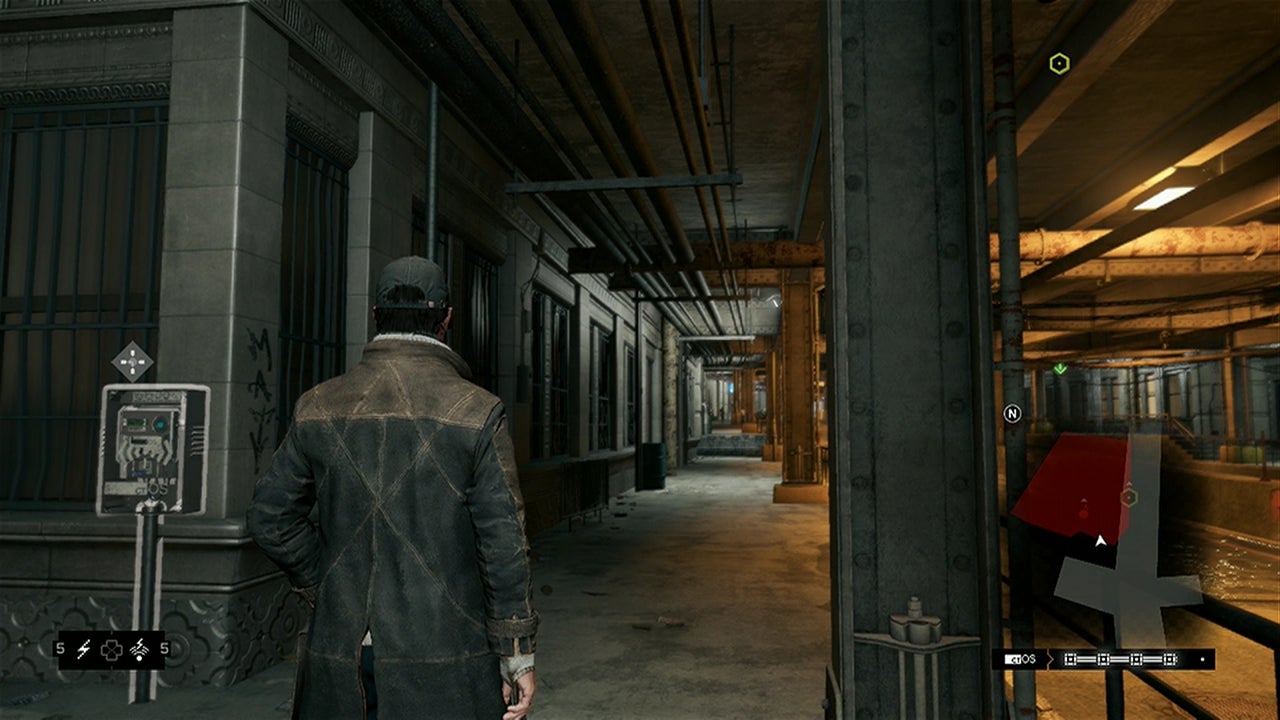Image resolution: width=1280 pixels, height=720 pixels.
Task: Select the green arrow marker on the minimap
Action: click(x=1060, y=369)
